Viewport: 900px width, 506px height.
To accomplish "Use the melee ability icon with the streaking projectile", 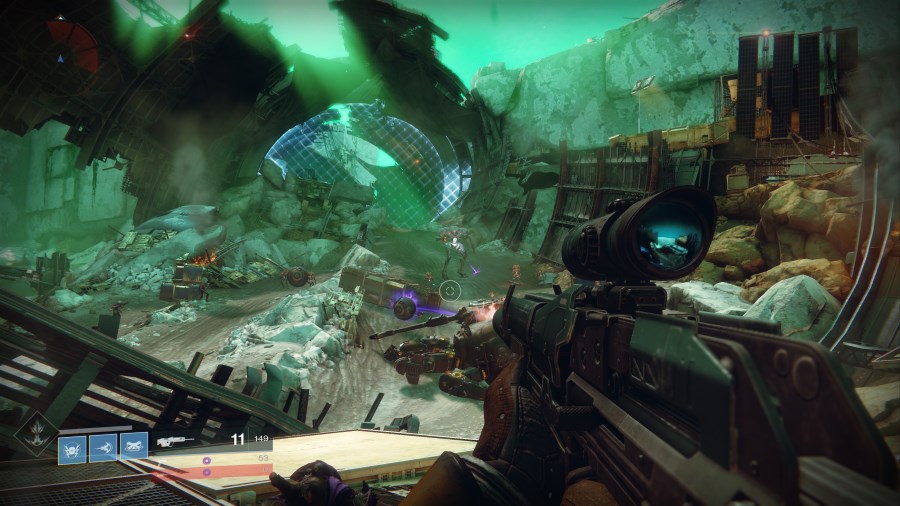I will pyautogui.click(x=103, y=446).
